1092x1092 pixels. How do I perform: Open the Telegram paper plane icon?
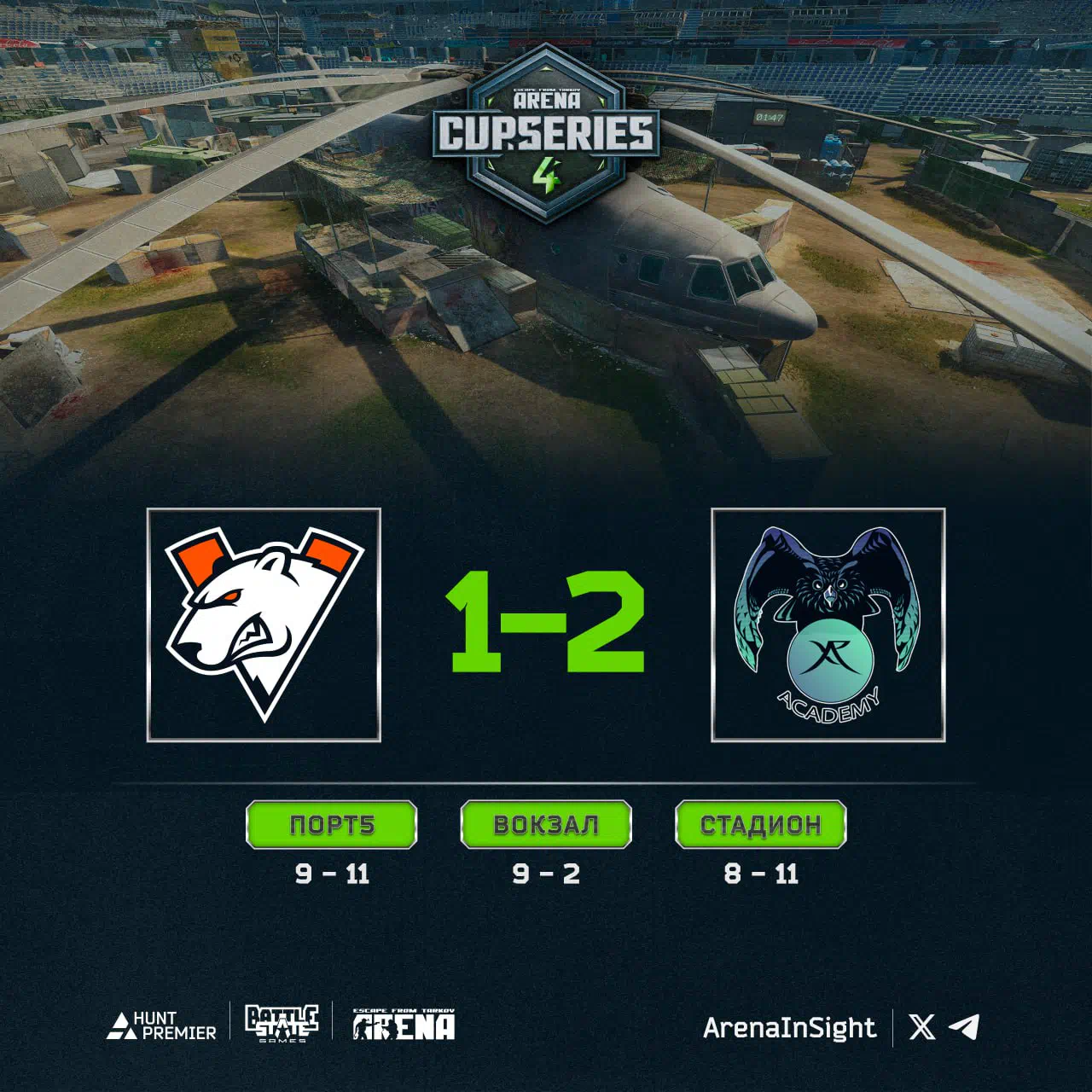(x=964, y=1026)
